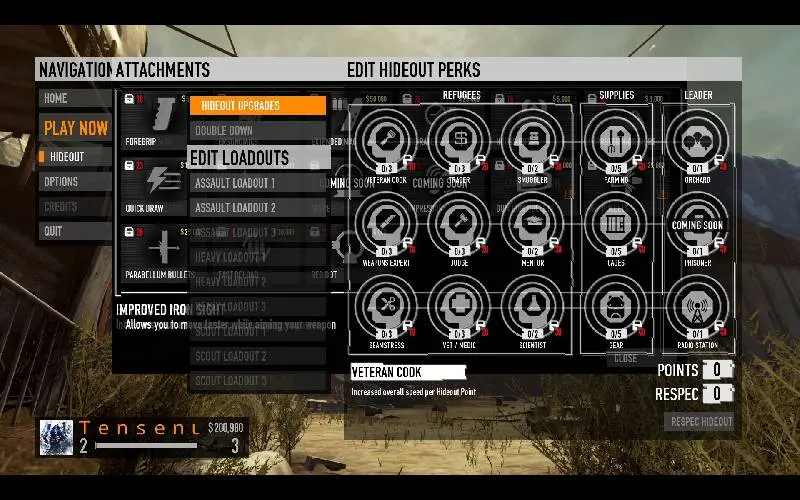Select the Double Down entry
Screen dimensions: 800x500
(x=258, y=131)
